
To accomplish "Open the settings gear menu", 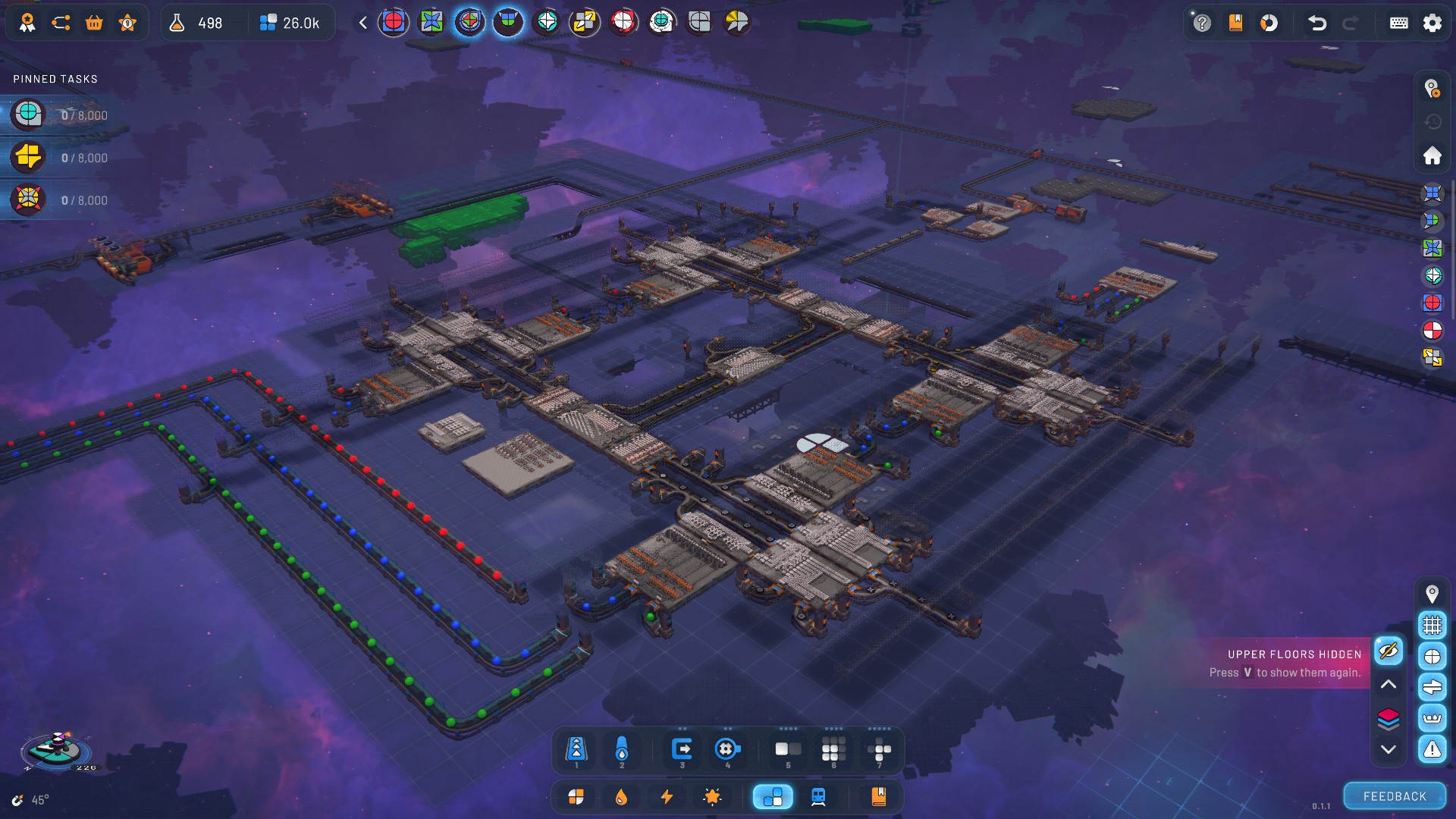I will point(1432,23).
